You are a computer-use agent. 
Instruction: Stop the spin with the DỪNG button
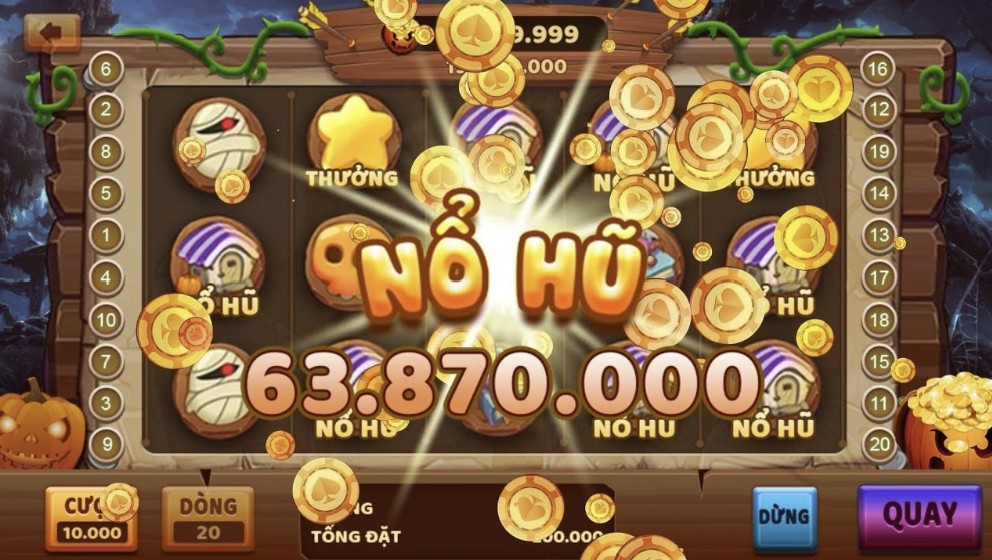coord(784,518)
